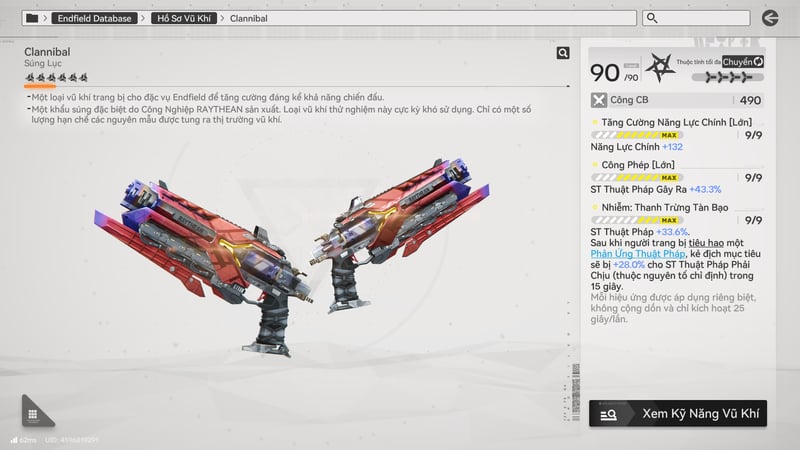Select the Endfield Database breadcrumb
Image resolution: width=800 pixels, height=450 pixels.
pyautogui.click(x=95, y=18)
